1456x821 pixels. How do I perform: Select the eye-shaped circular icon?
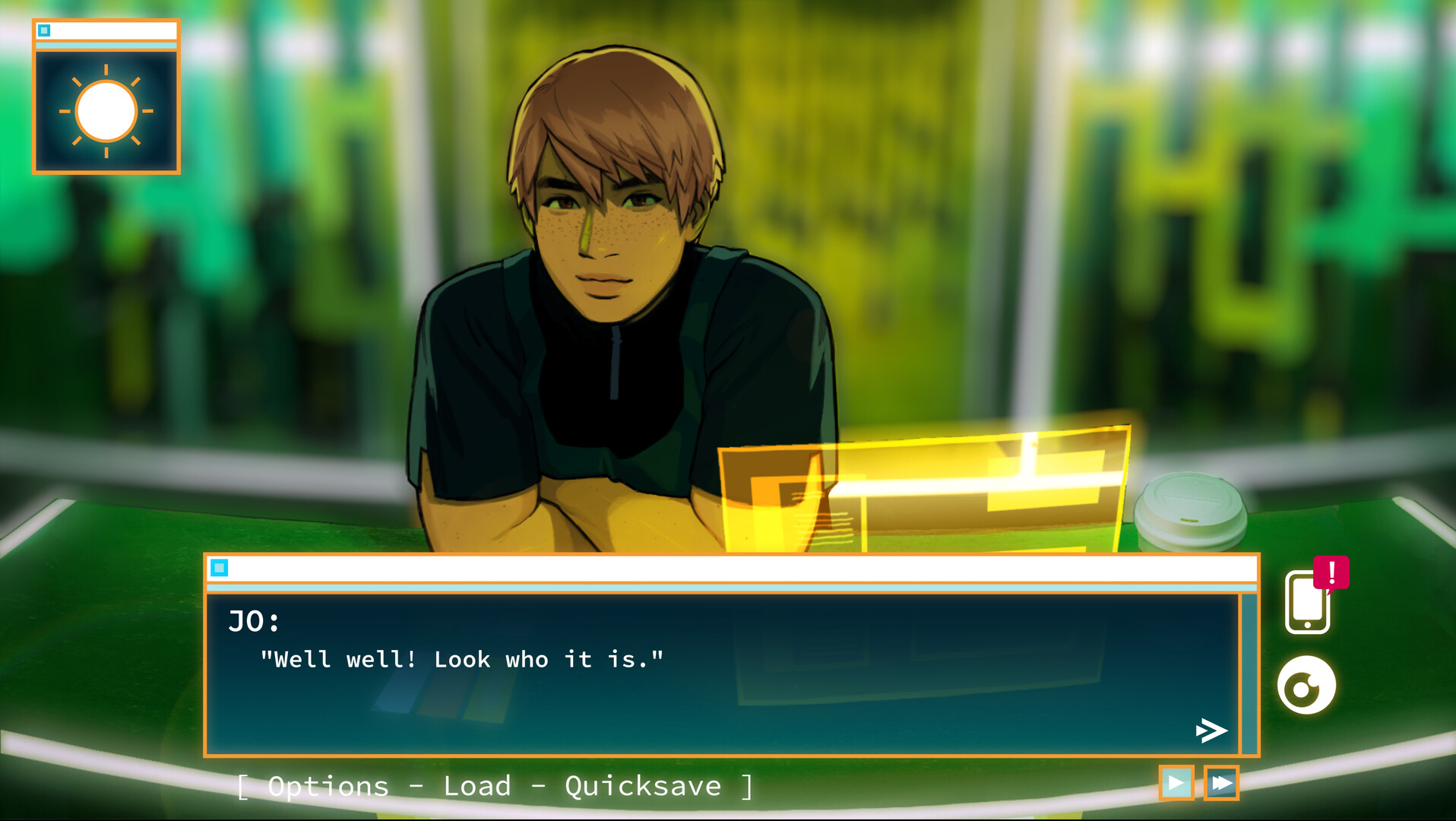[1309, 685]
